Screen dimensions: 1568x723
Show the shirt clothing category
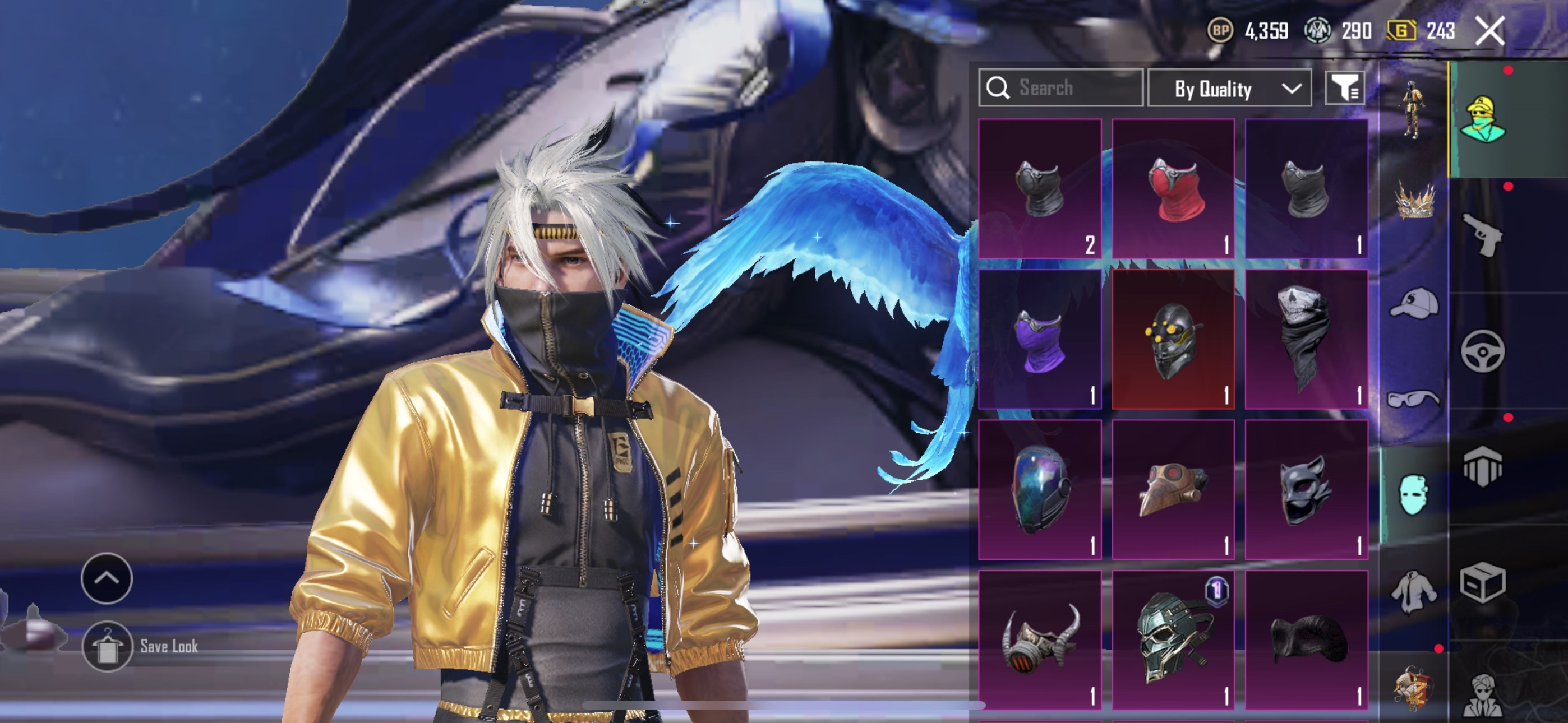[1413, 591]
